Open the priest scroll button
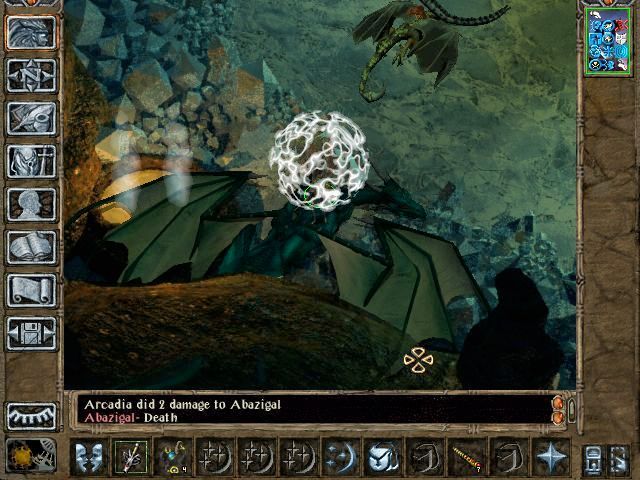This screenshot has width=640, height=480. tap(31, 290)
